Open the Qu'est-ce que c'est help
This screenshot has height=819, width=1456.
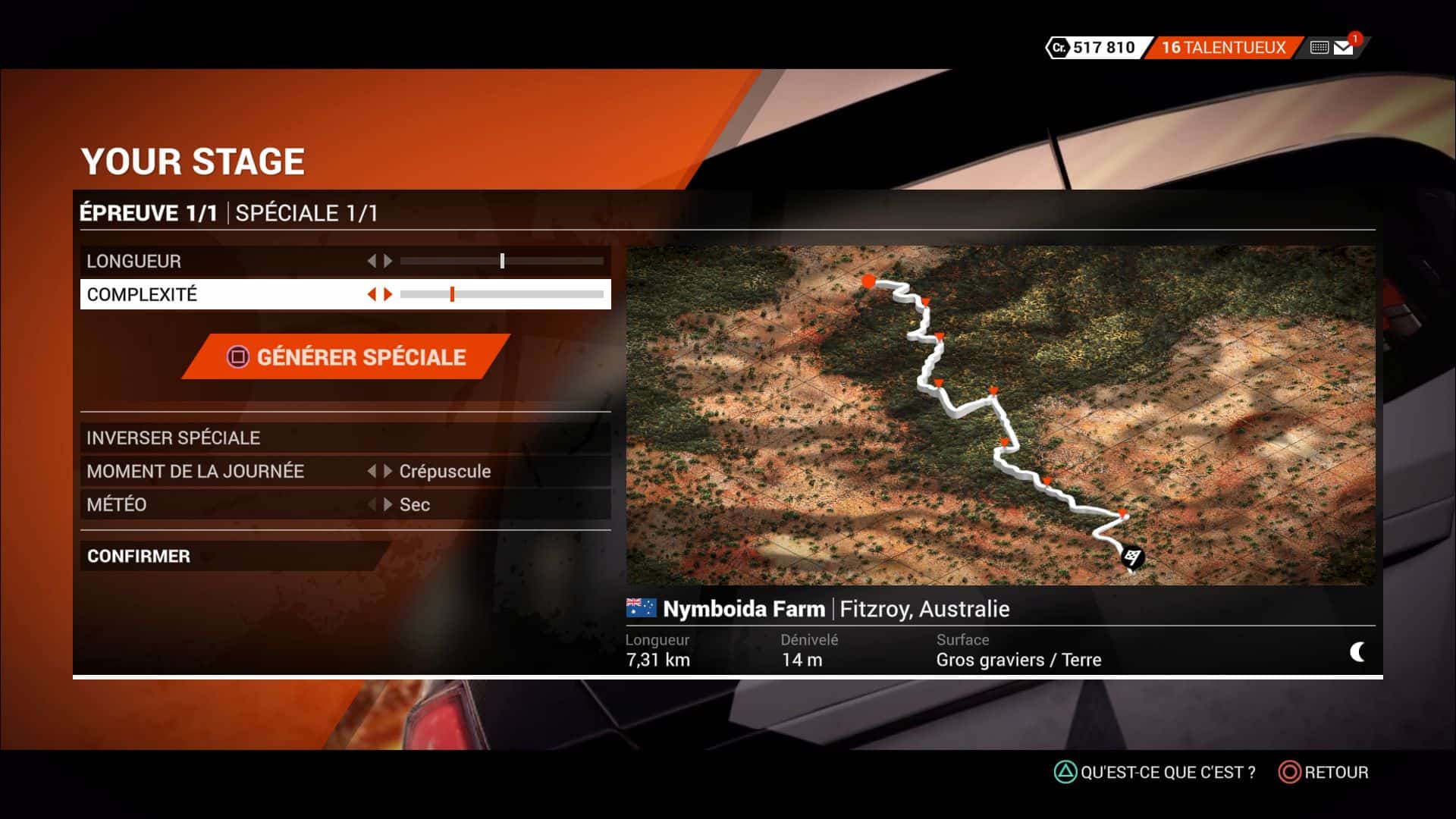point(1155,772)
